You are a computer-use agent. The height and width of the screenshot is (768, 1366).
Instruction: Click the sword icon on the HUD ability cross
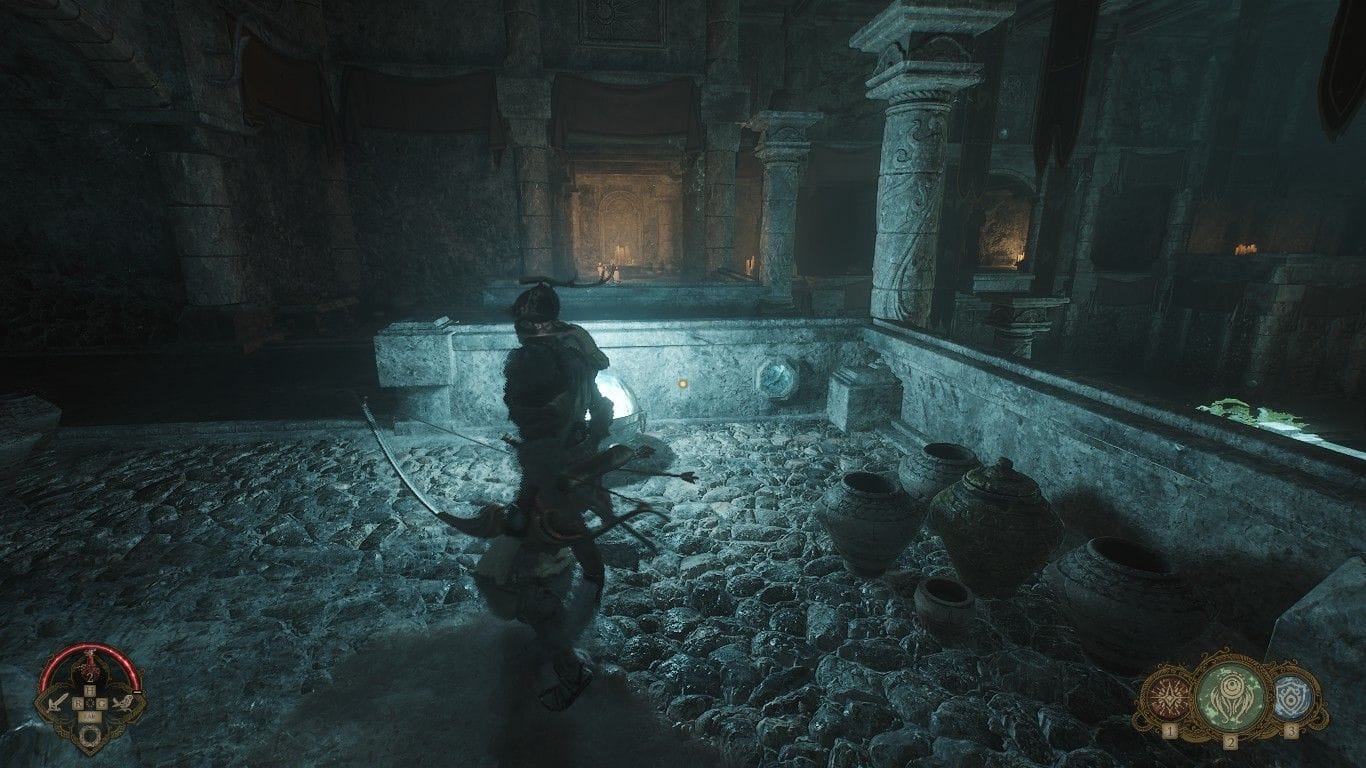(57, 703)
